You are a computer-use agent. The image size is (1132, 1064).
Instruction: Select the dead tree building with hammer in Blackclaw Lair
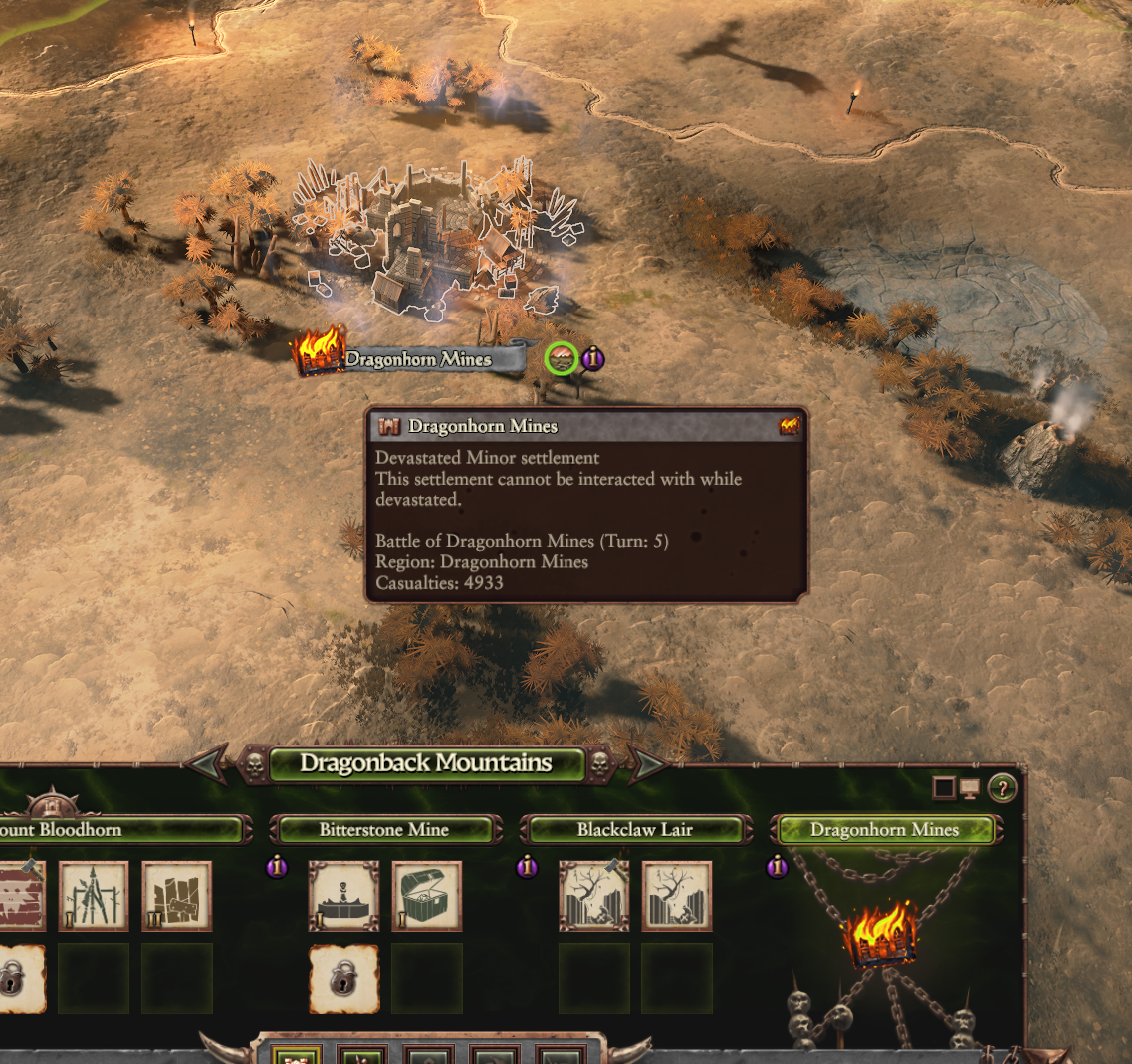click(x=593, y=896)
